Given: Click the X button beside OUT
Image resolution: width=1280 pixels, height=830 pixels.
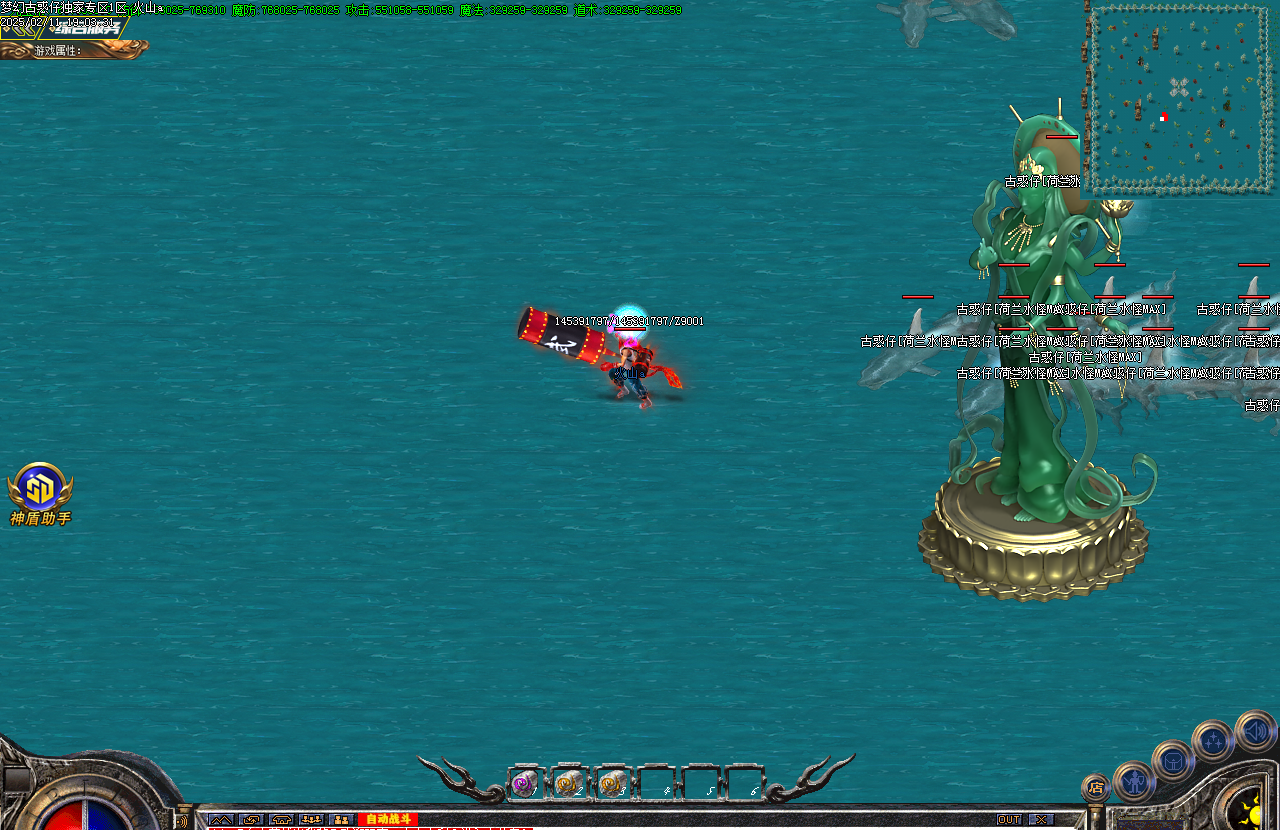Looking at the screenshot, I should pyautogui.click(x=1041, y=819).
